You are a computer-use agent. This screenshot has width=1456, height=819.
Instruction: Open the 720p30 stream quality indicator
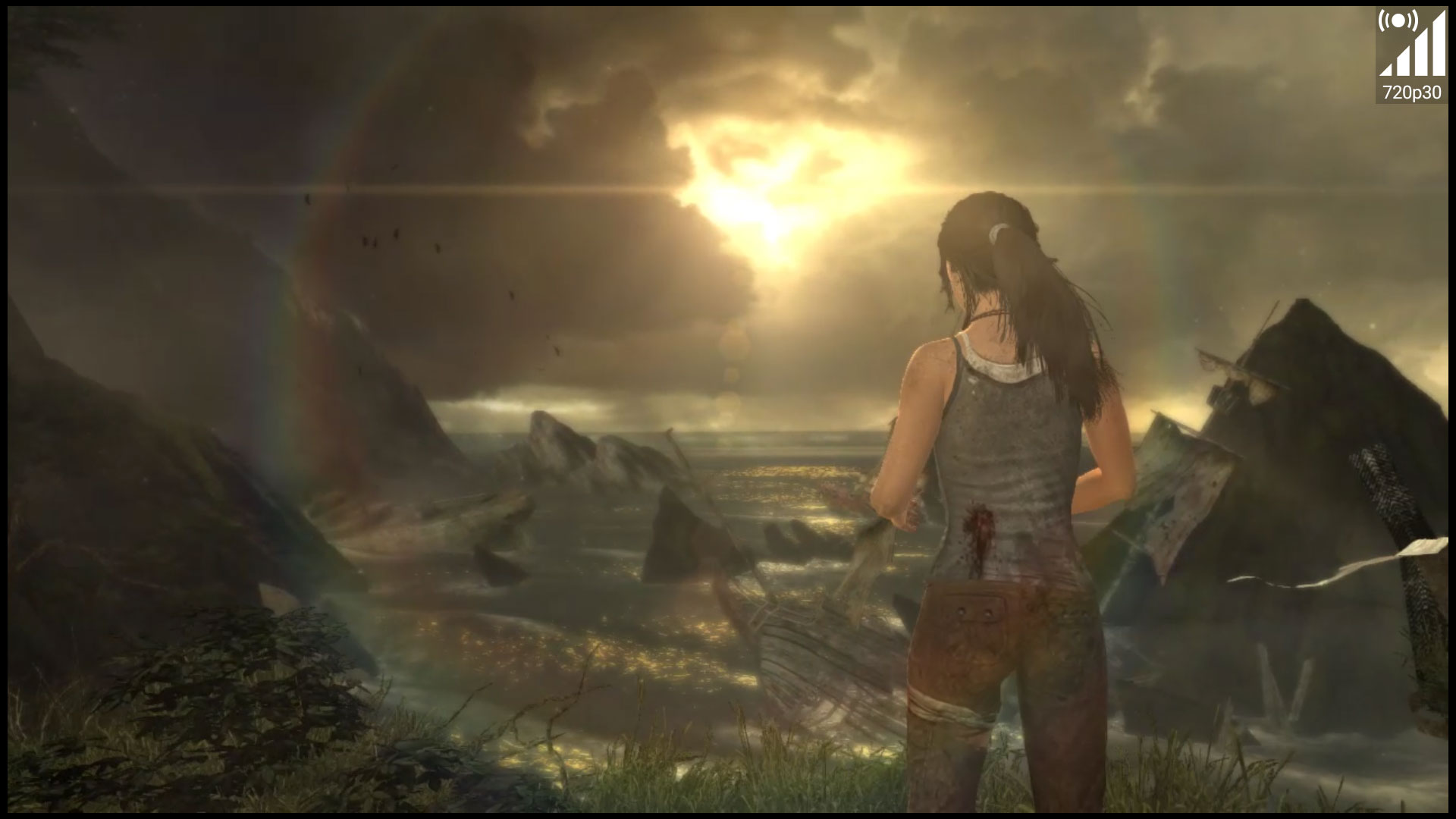tap(1410, 56)
